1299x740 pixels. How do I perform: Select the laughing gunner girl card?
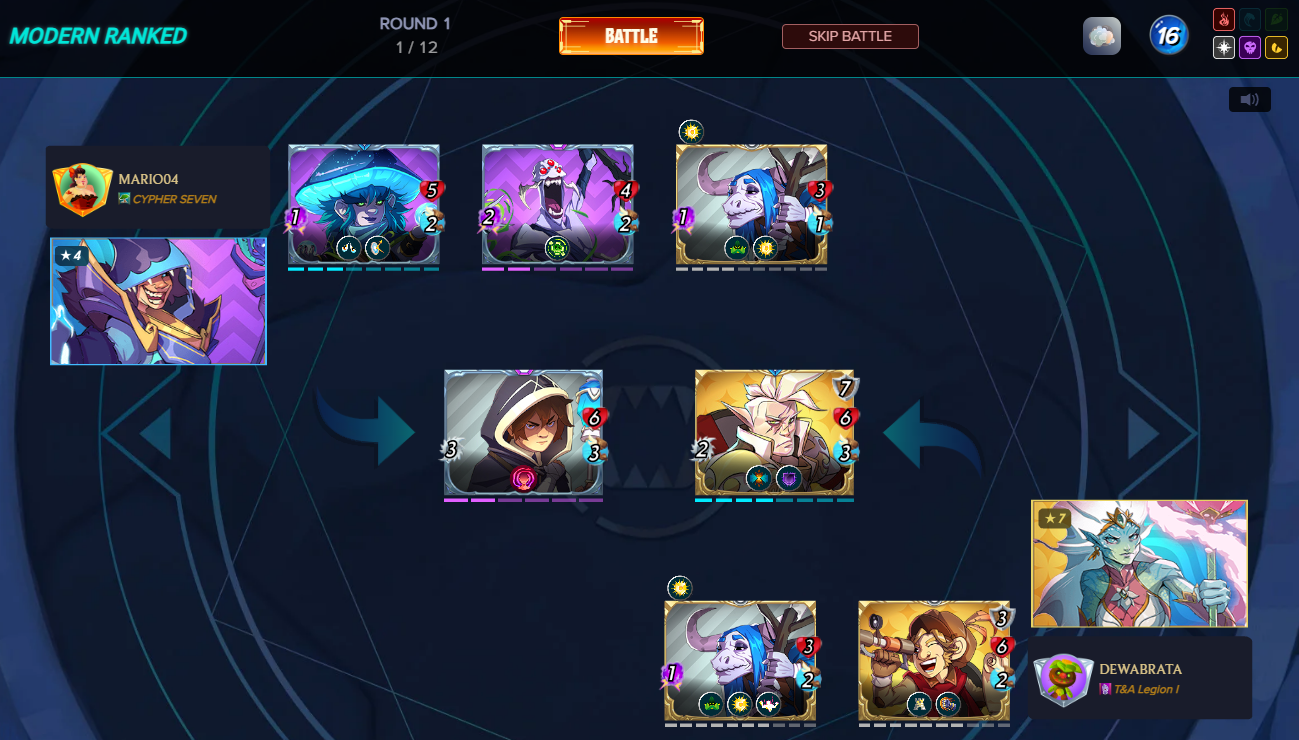pos(934,660)
